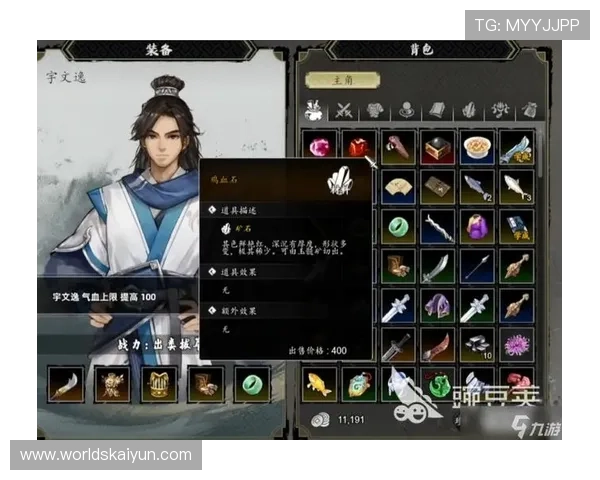This screenshot has height=480, width=600.
Task: Open the armor category tab
Action: [x=375, y=111]
